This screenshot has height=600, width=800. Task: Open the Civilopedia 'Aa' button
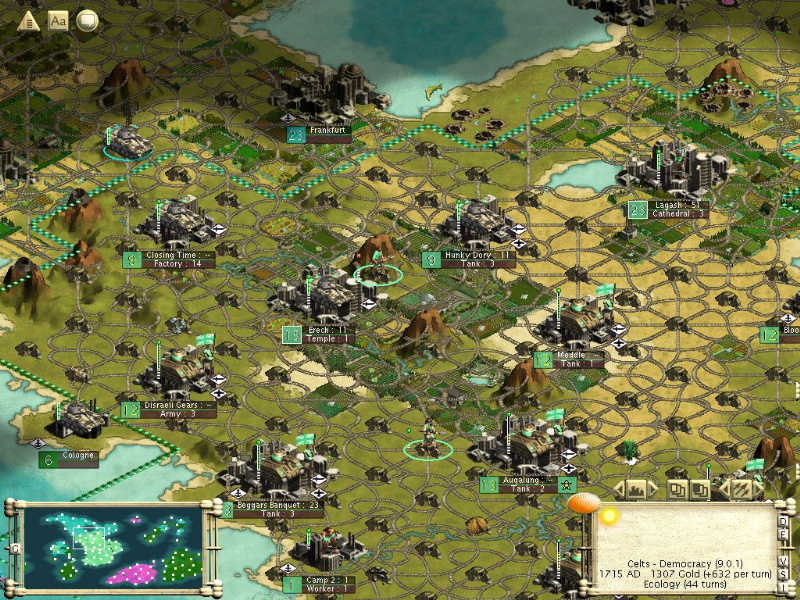click(x=58, y=20)
